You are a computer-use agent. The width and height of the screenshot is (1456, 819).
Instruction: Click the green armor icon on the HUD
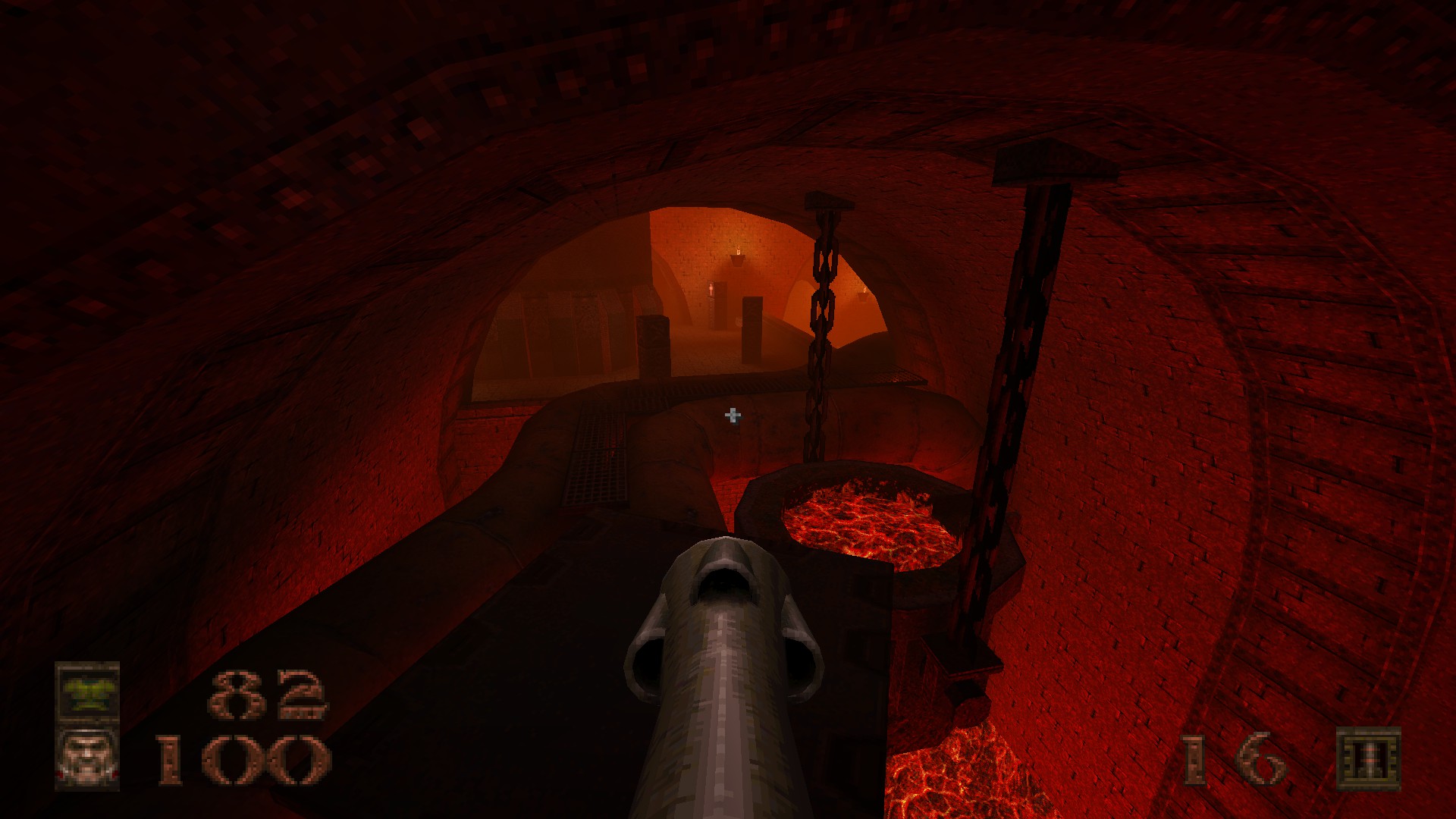89,694
